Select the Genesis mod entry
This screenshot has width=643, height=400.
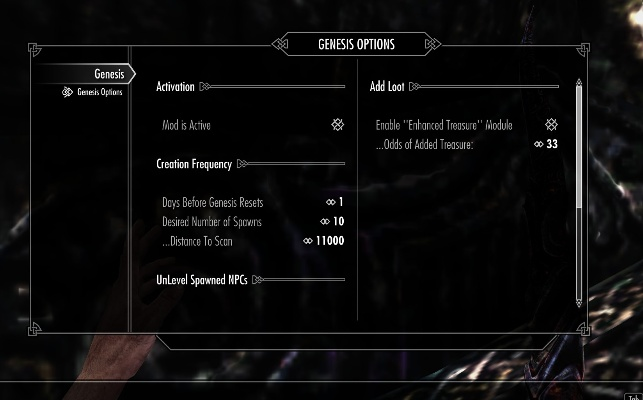(x=108, y=73)
